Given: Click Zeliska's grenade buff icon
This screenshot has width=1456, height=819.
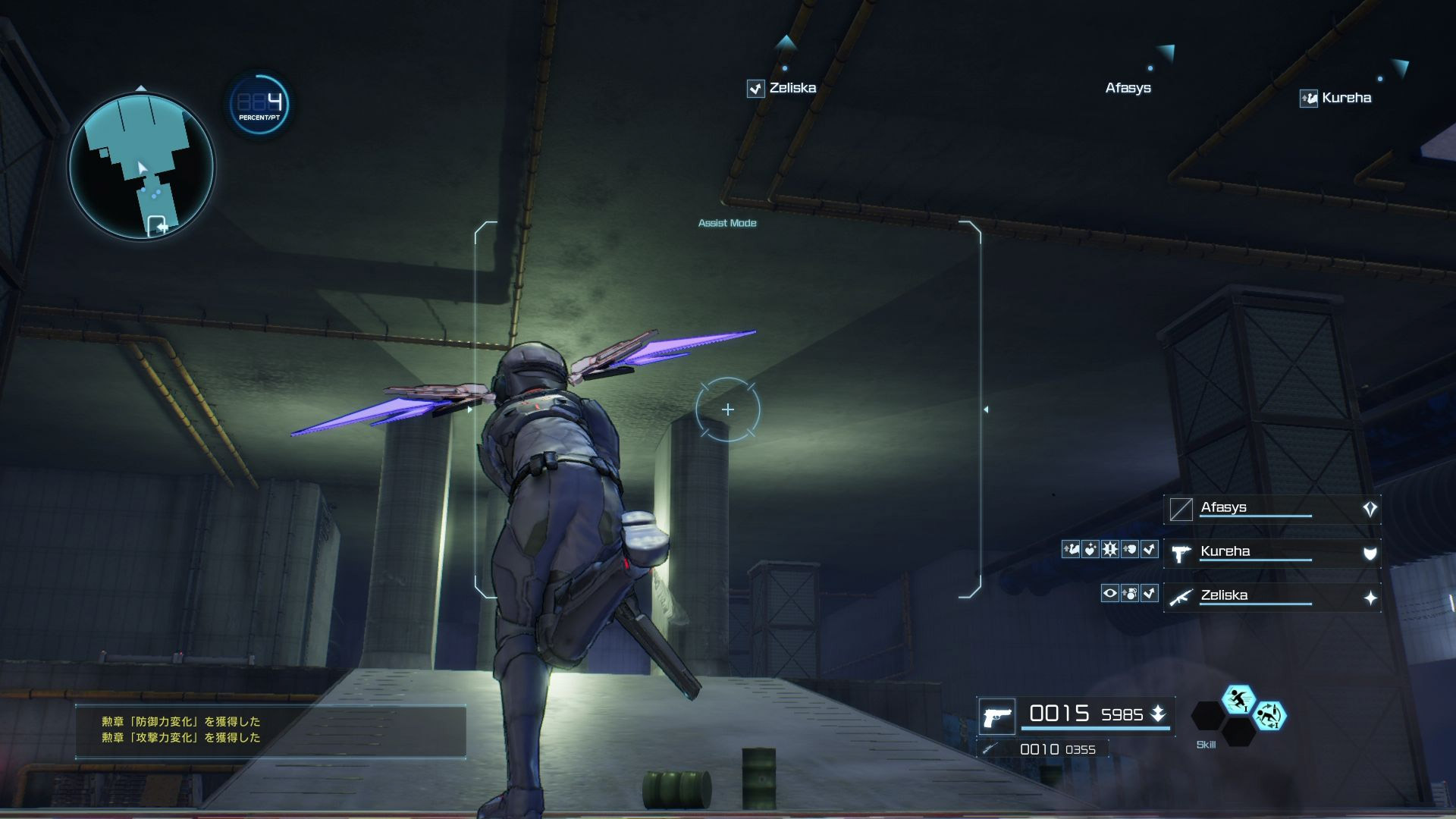Looking at the screenshot, I should (1130, 593).
